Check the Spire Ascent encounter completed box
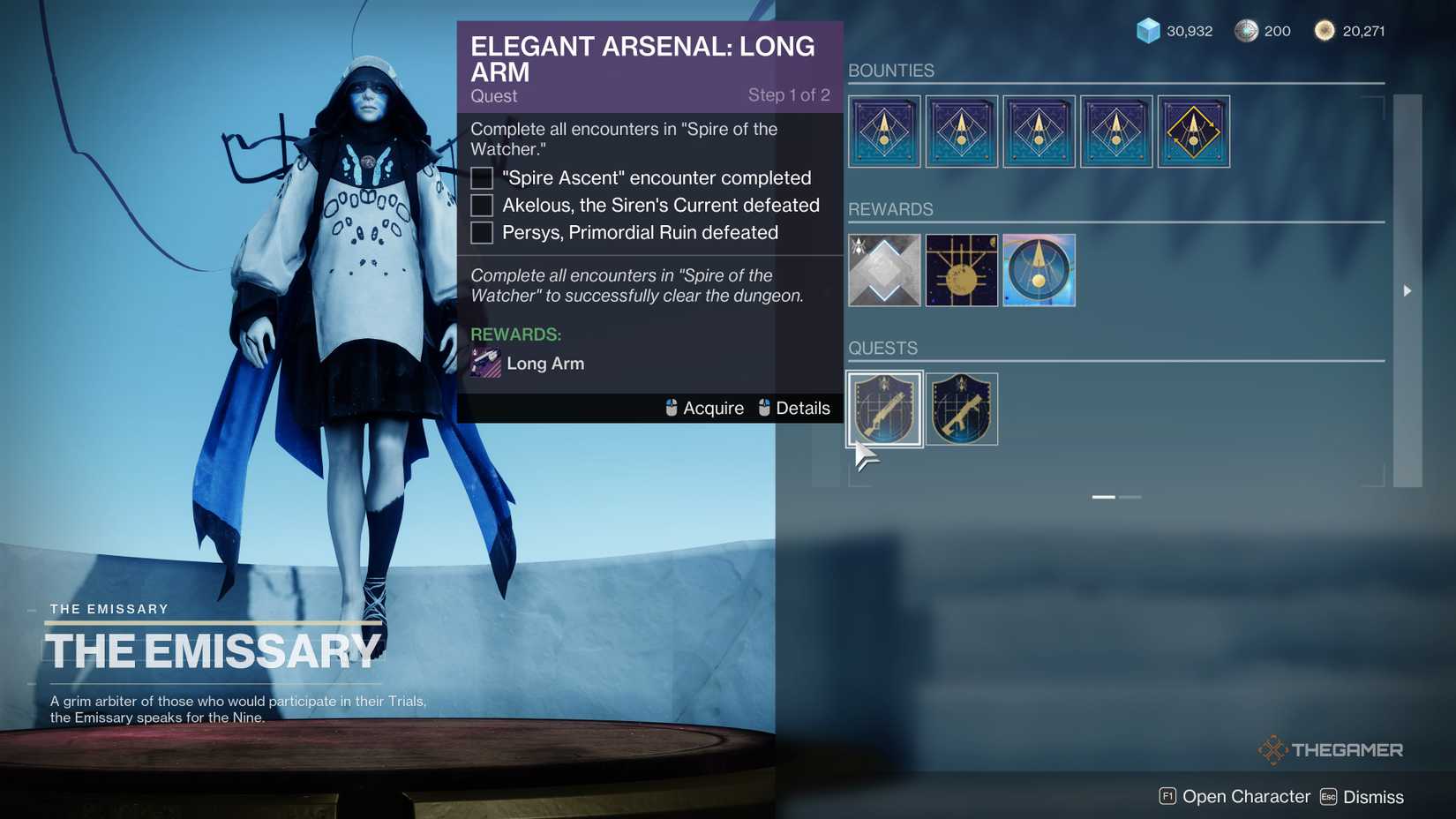1456x819 pixels. pos(481,177)
